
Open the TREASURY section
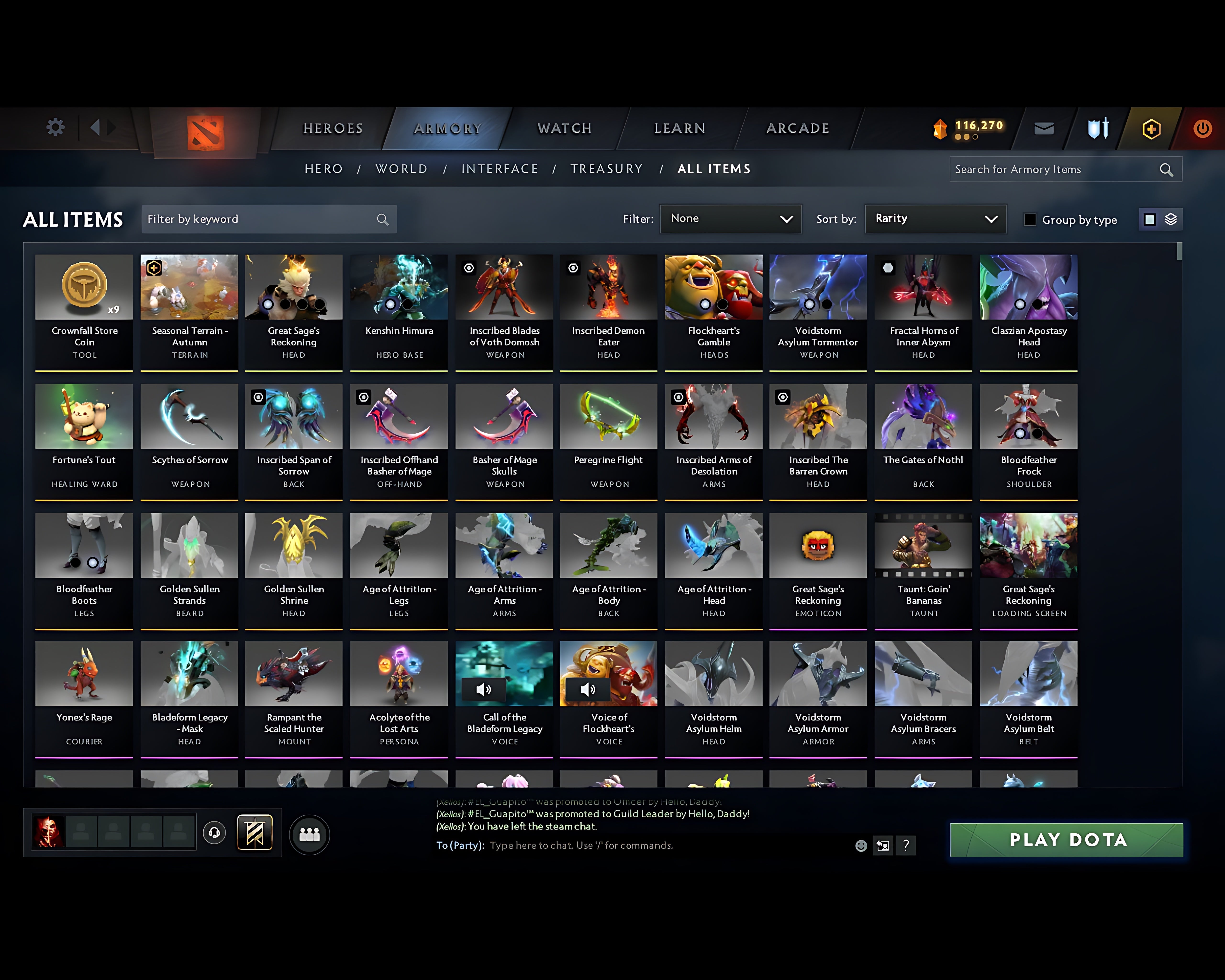pyautogui.click(x=607, y=169)
